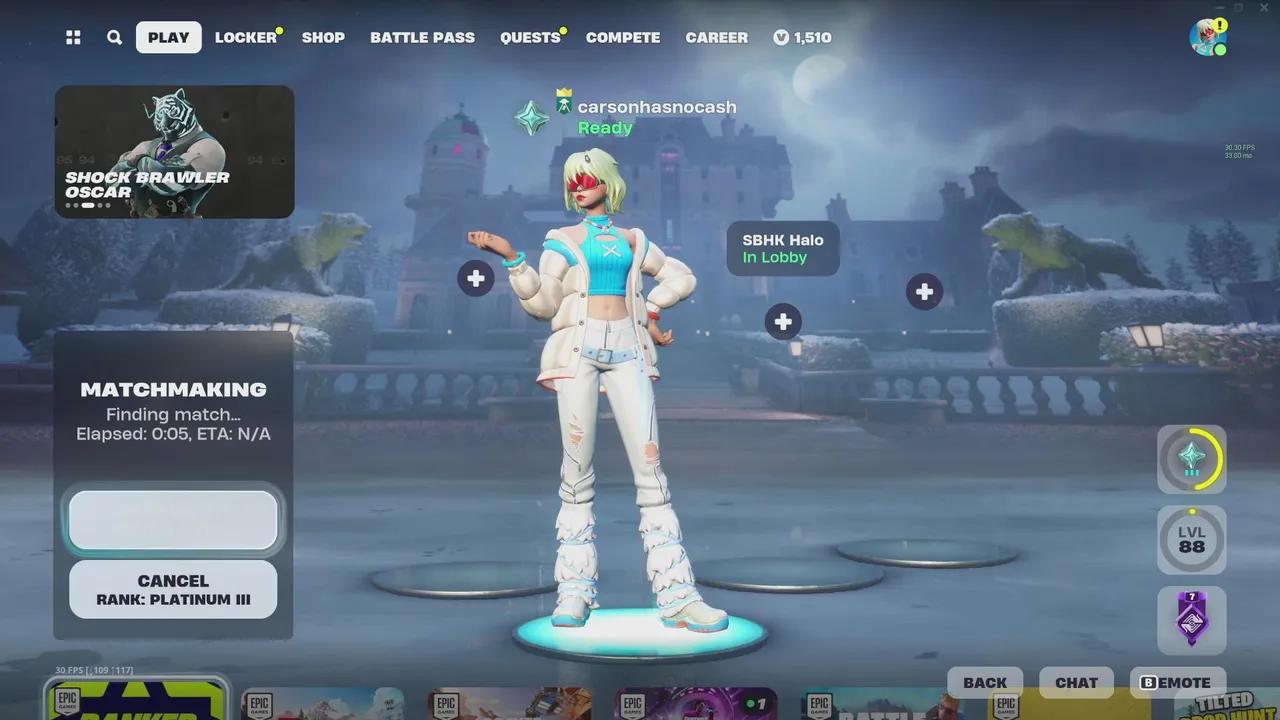This screenshot has width=1280, height=720.
Task: Click the 1,510 V-Bucks balance
Action: [802, 38]
